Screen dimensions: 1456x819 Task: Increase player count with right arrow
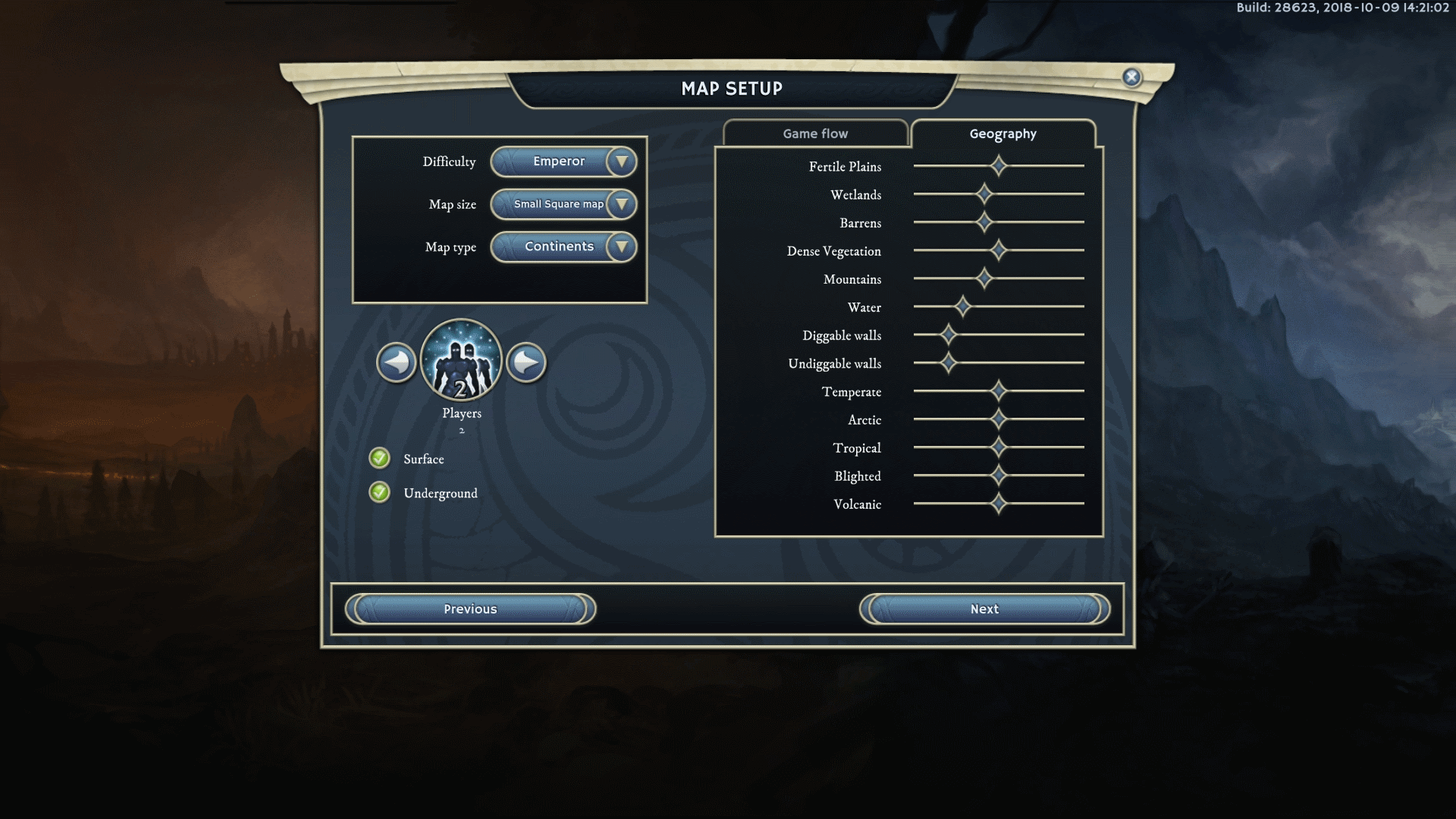(x=526, y=362)
